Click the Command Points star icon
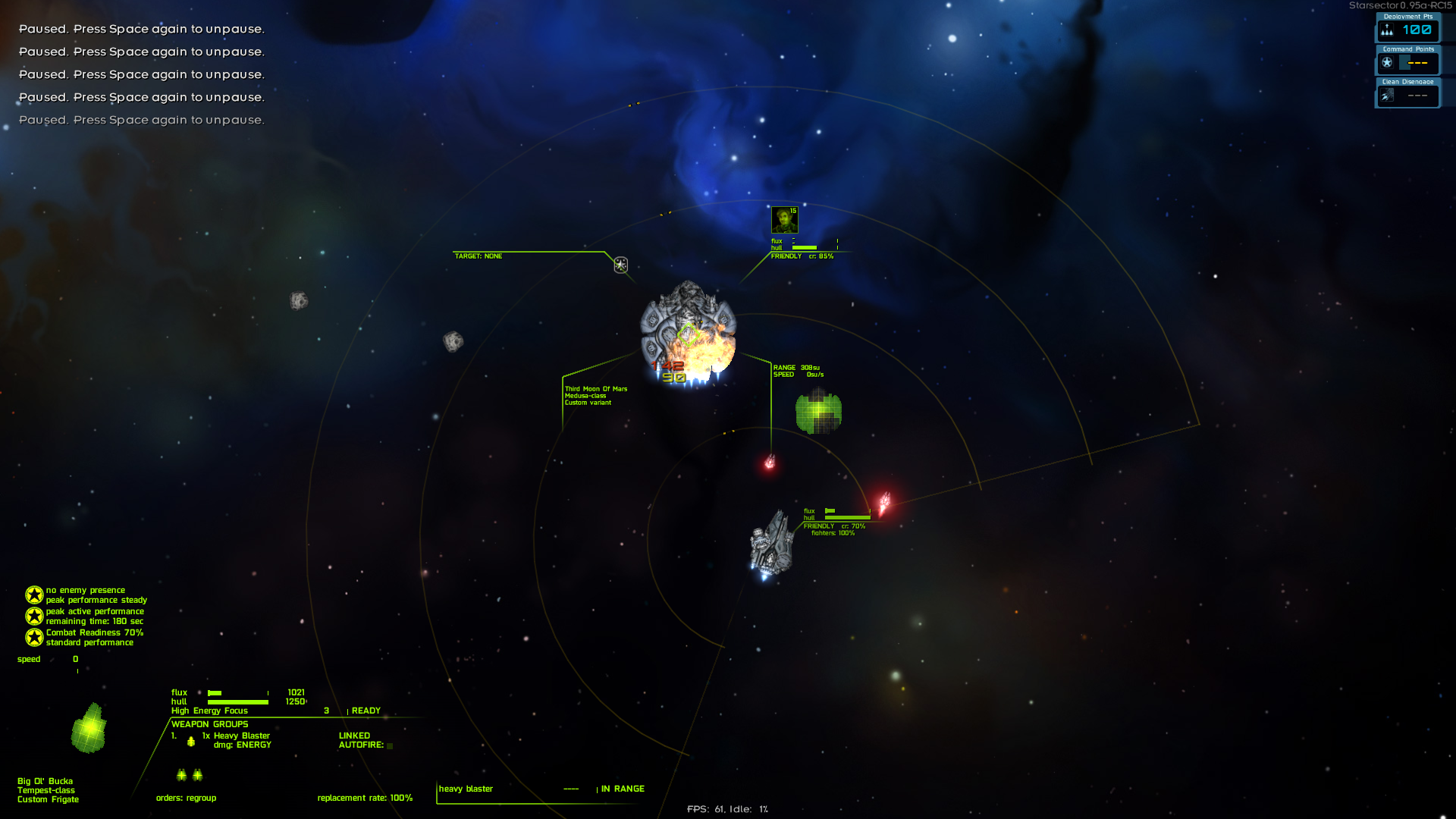This screenshot has height=819, width=1456. 1387,63
